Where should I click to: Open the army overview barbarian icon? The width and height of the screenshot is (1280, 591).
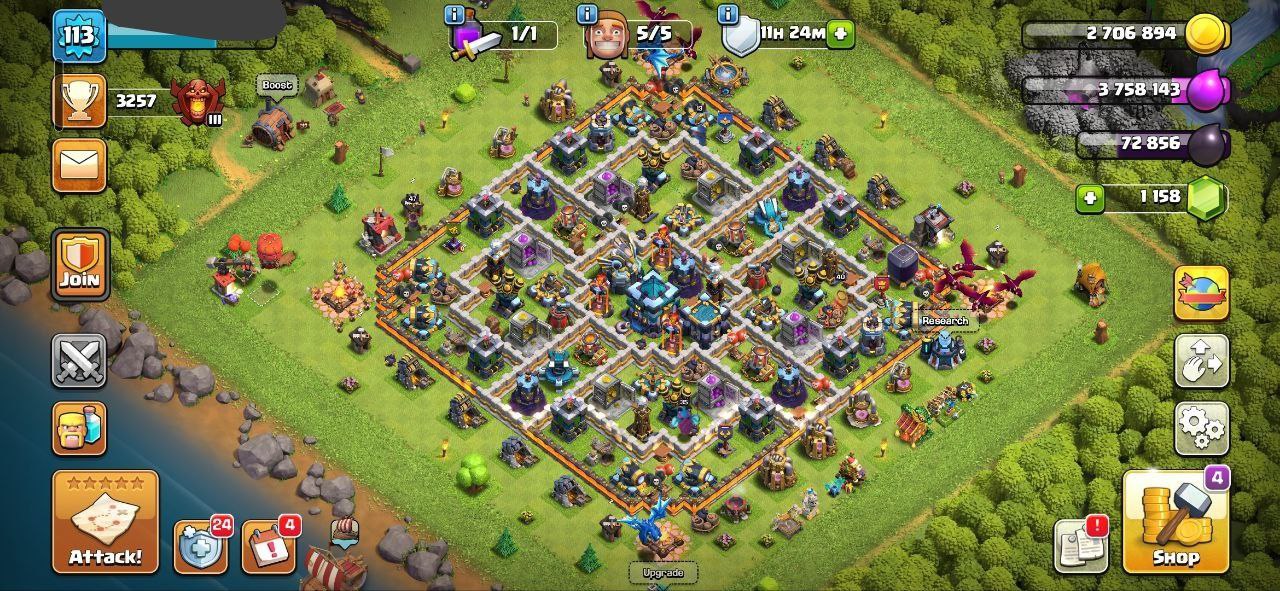pos(80,428)
